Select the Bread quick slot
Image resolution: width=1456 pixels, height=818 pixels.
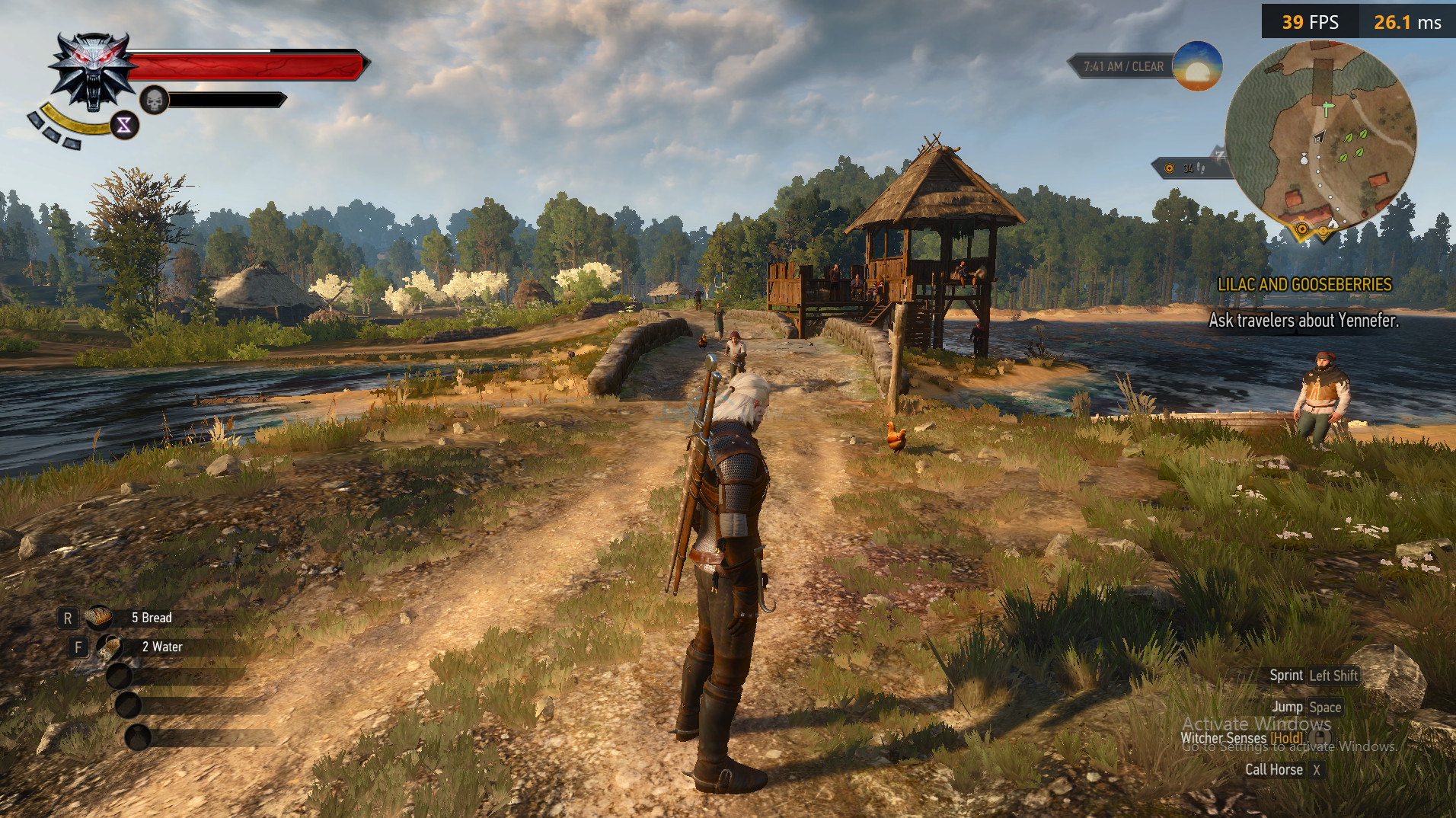[x=99, y=618]
